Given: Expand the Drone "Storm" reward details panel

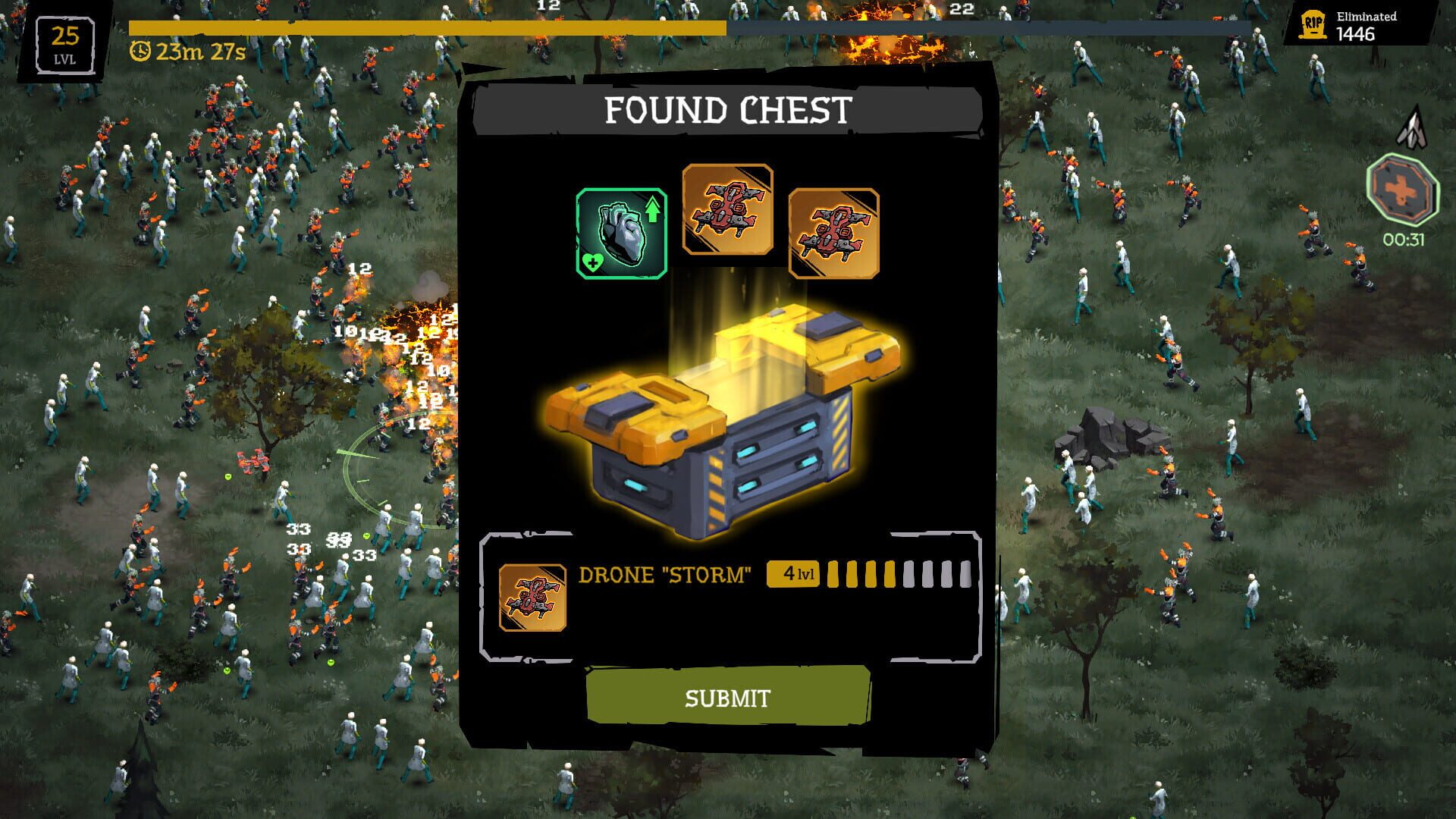Looking at the screenshot, I should point(728,596).
